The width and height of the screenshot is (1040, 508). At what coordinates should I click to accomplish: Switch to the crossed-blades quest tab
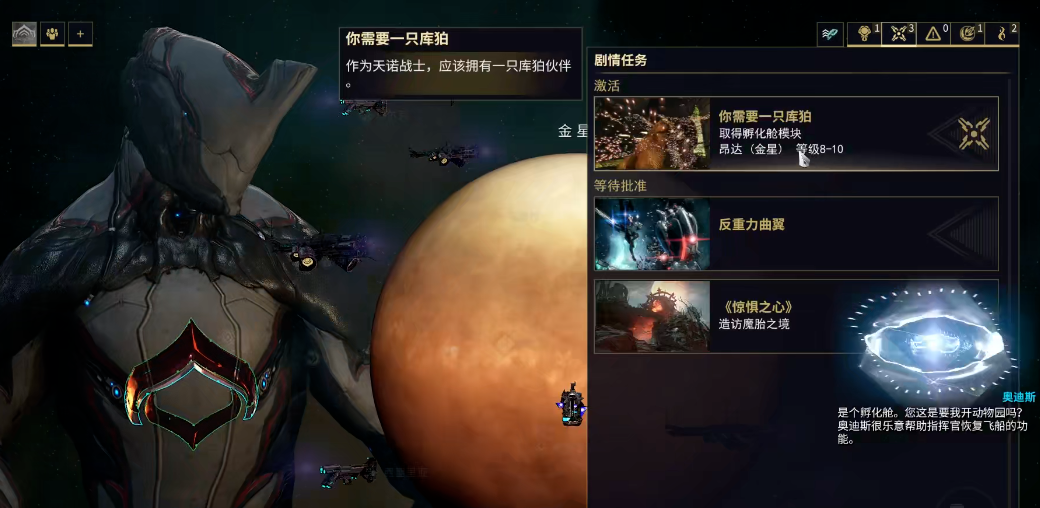click(x=900, y=34)
